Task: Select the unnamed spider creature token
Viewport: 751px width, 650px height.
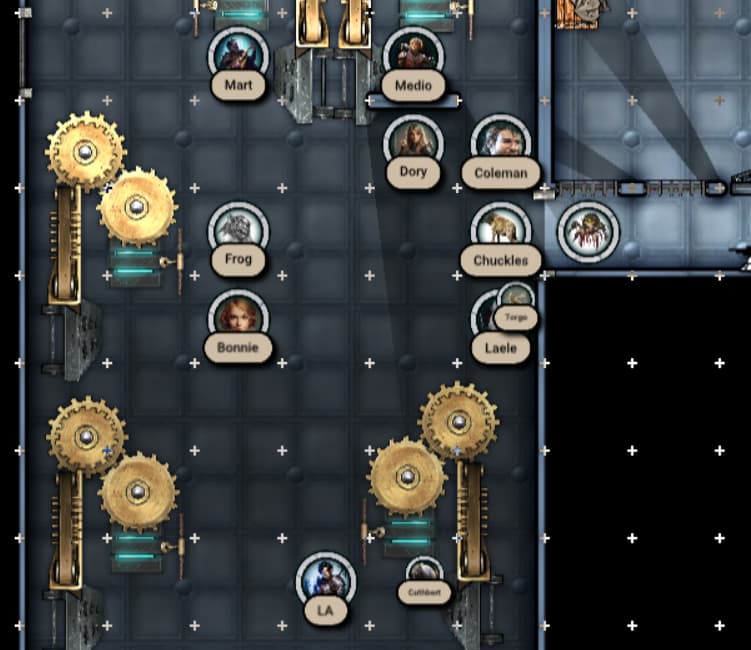Action: click(x=588, y=230)
